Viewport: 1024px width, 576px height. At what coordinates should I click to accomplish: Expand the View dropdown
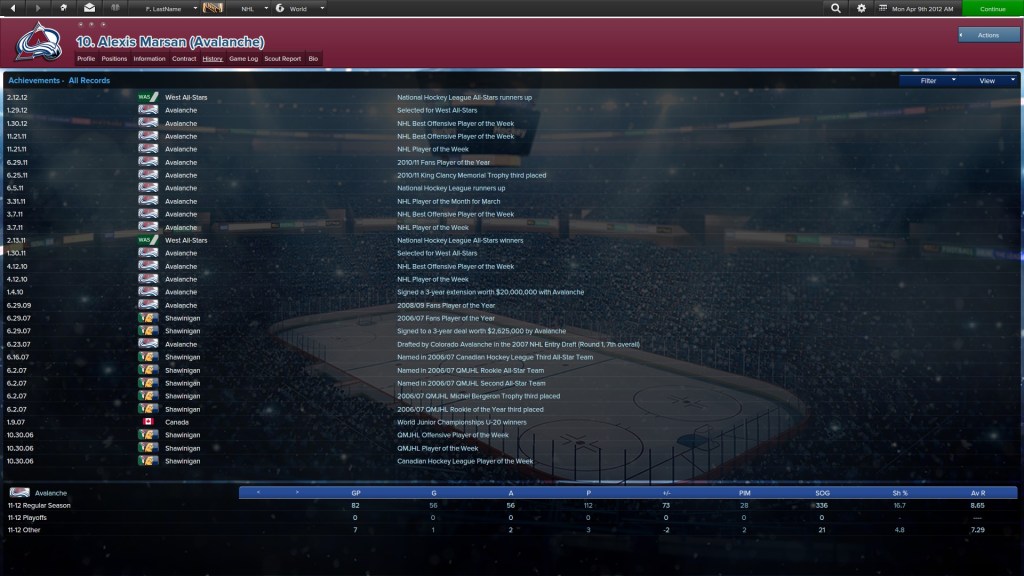(x=989, y=80)
